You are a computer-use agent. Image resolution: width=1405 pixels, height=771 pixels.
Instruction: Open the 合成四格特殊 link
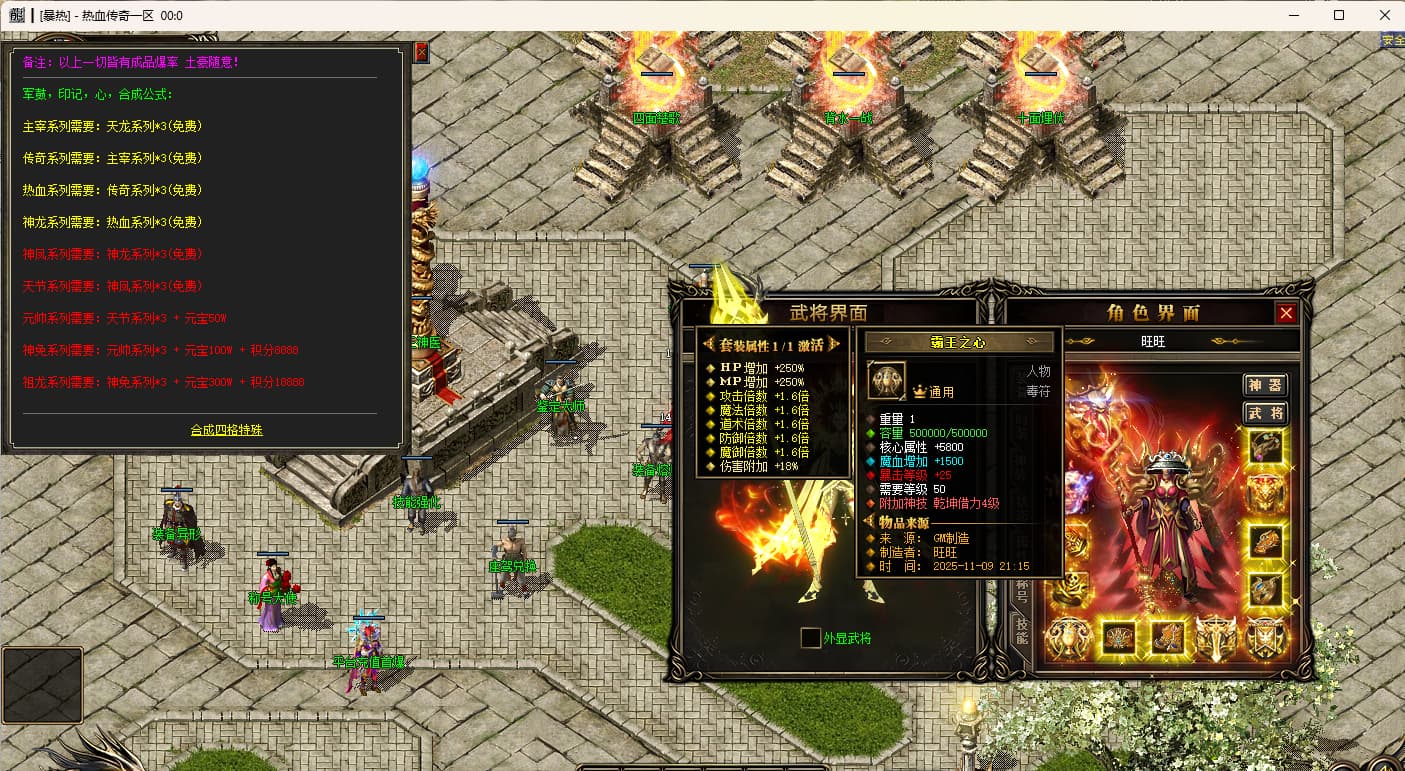click(x=226, y=430)
